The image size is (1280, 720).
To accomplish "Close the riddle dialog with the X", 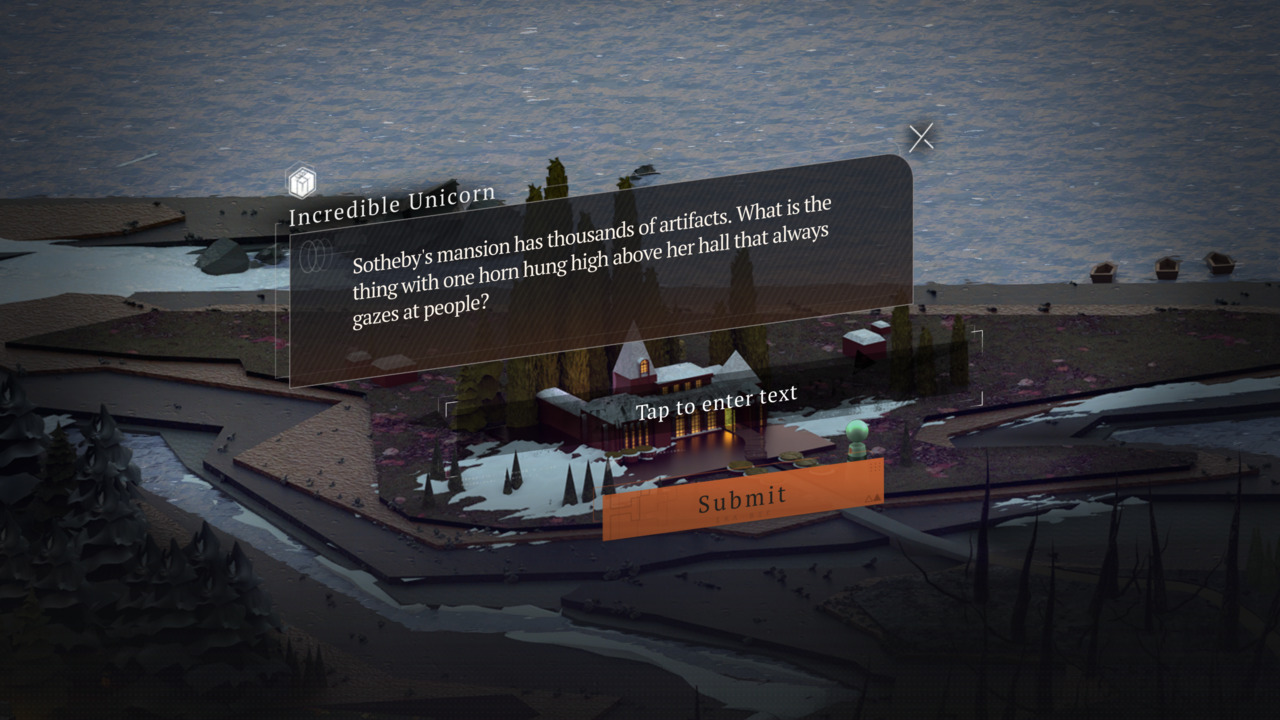I will (x=921, y=138).
